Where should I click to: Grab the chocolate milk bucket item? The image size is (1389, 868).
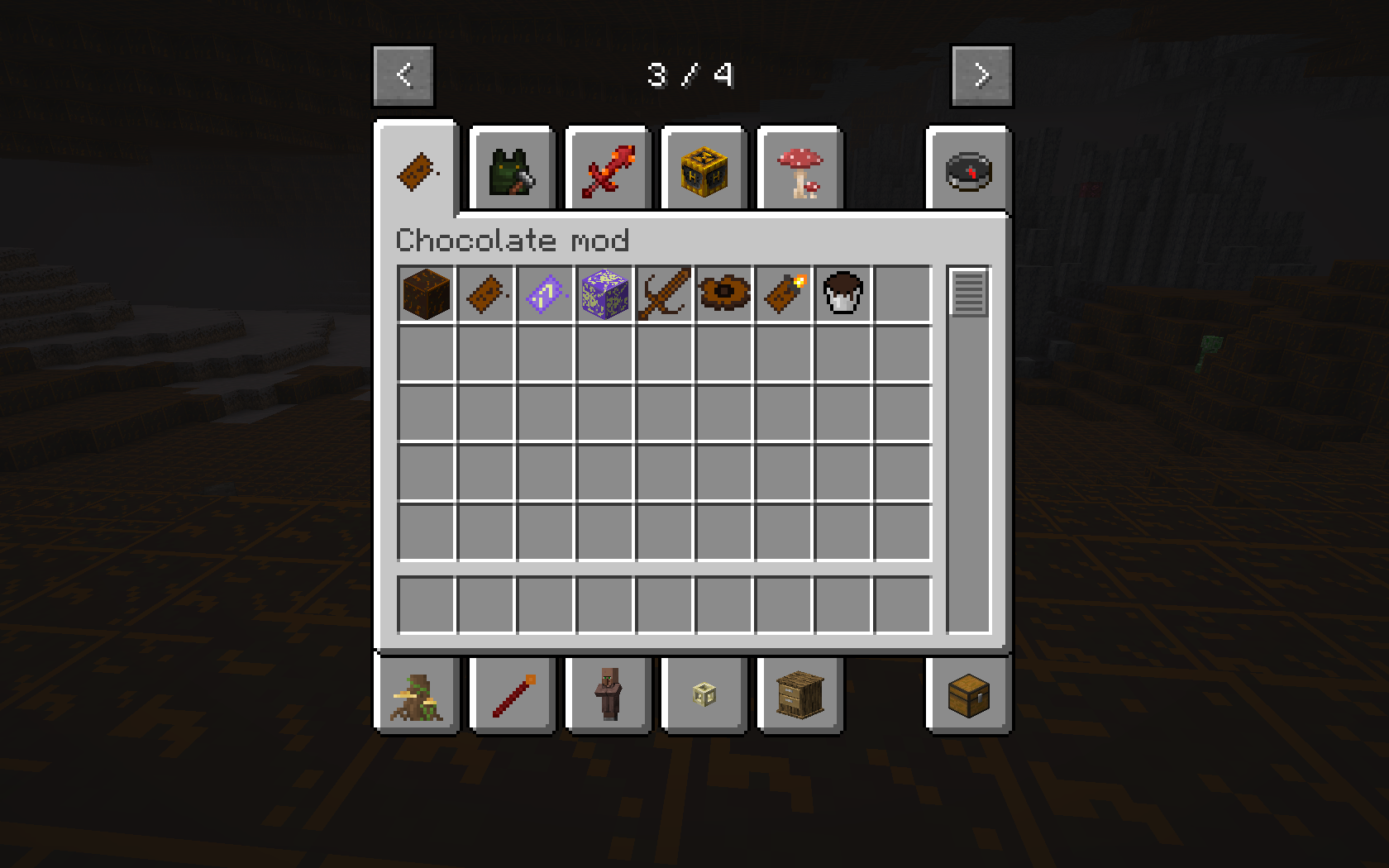842,294
